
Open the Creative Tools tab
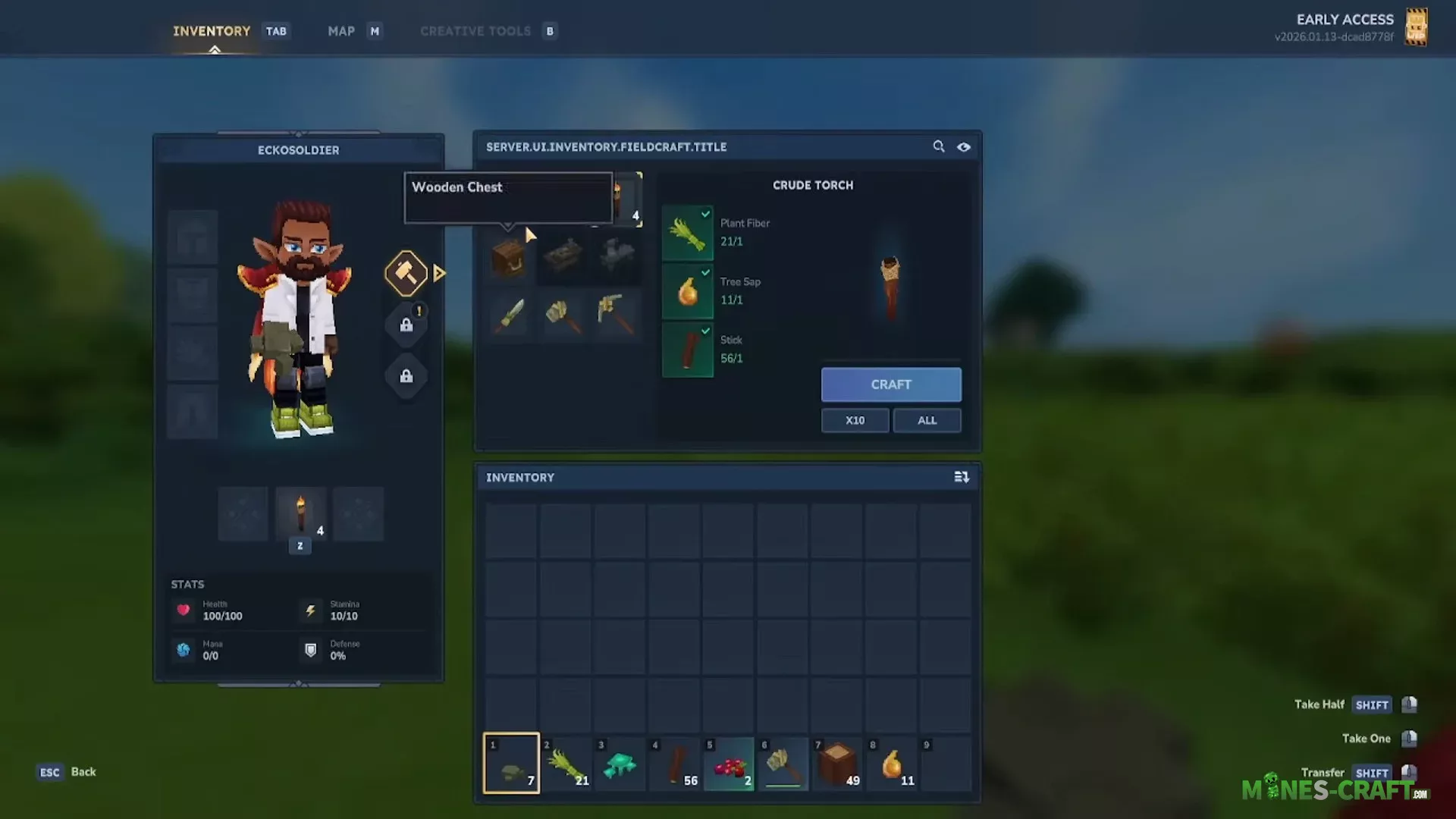(x=475, y=31)
